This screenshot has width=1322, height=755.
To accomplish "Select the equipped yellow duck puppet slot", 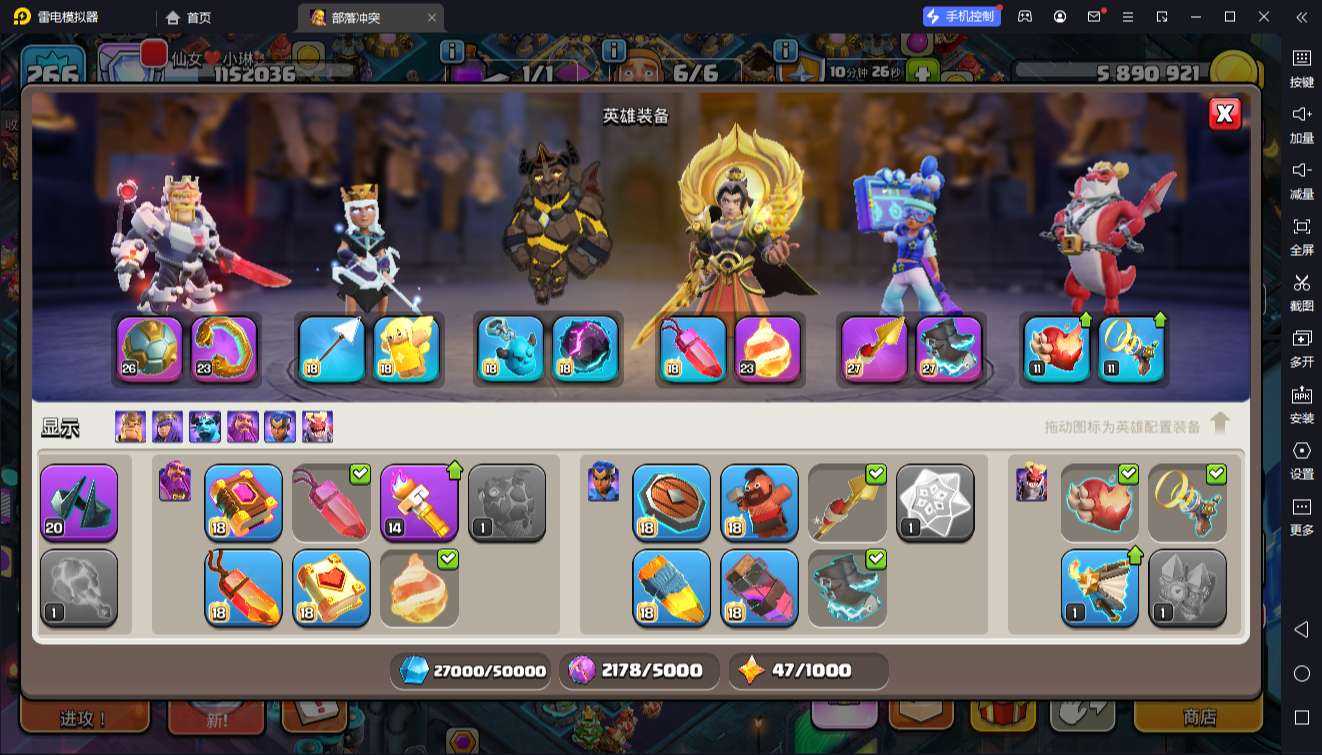I will coord(406,349).
